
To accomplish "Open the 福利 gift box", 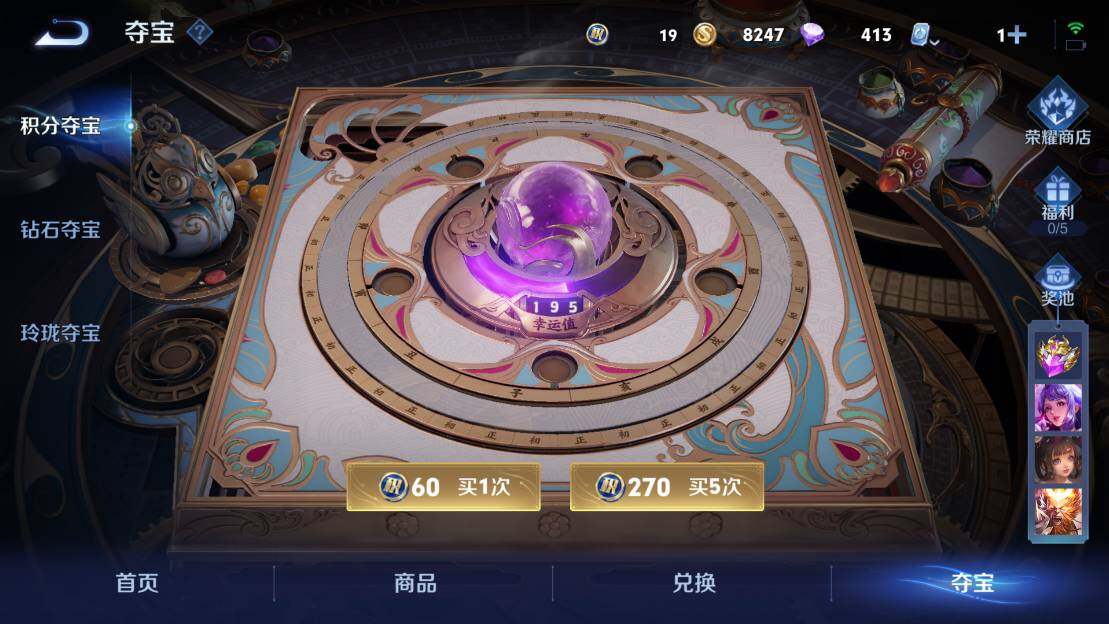I will pos(1057,200).
